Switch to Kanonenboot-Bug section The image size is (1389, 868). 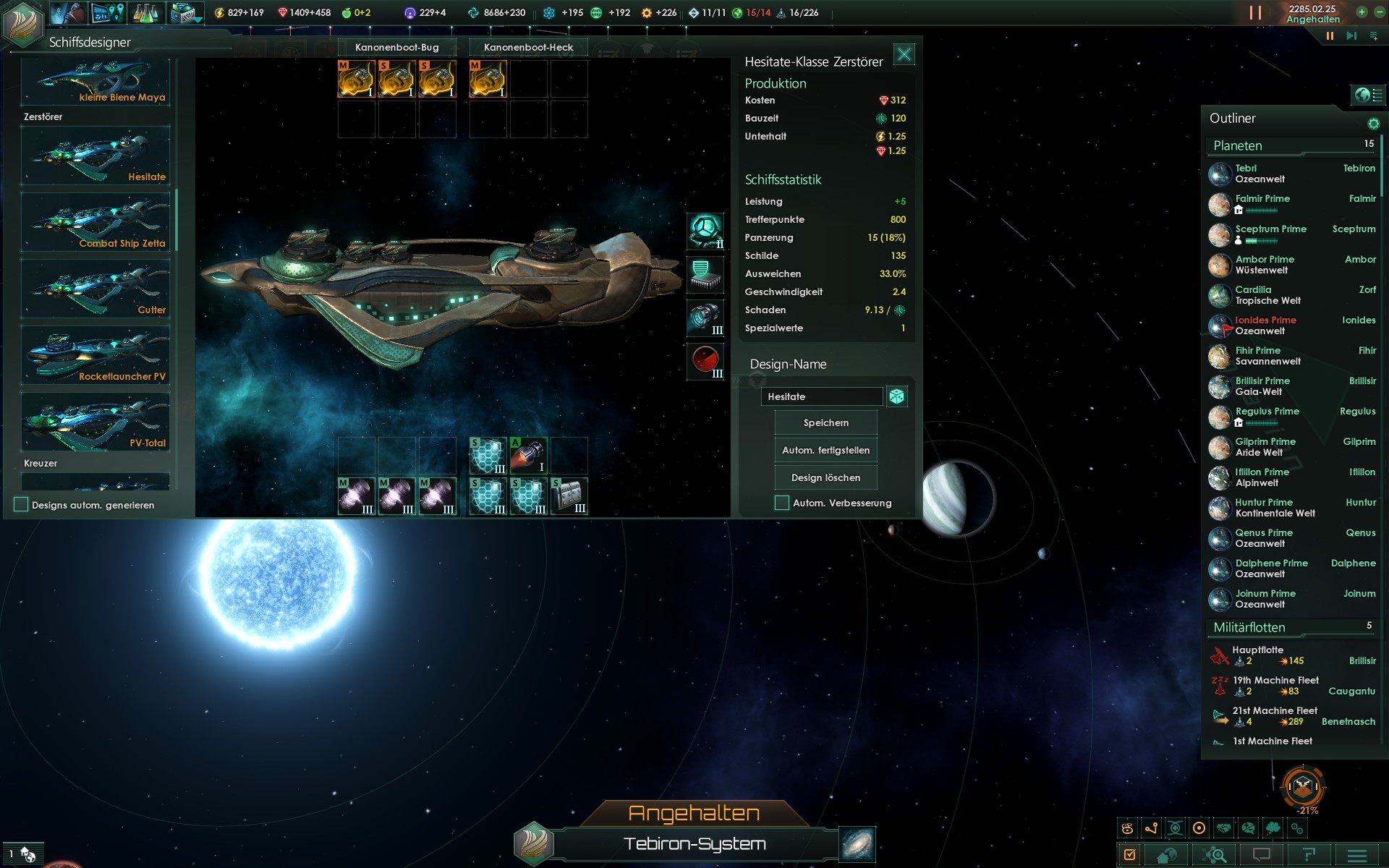(396, 47)
